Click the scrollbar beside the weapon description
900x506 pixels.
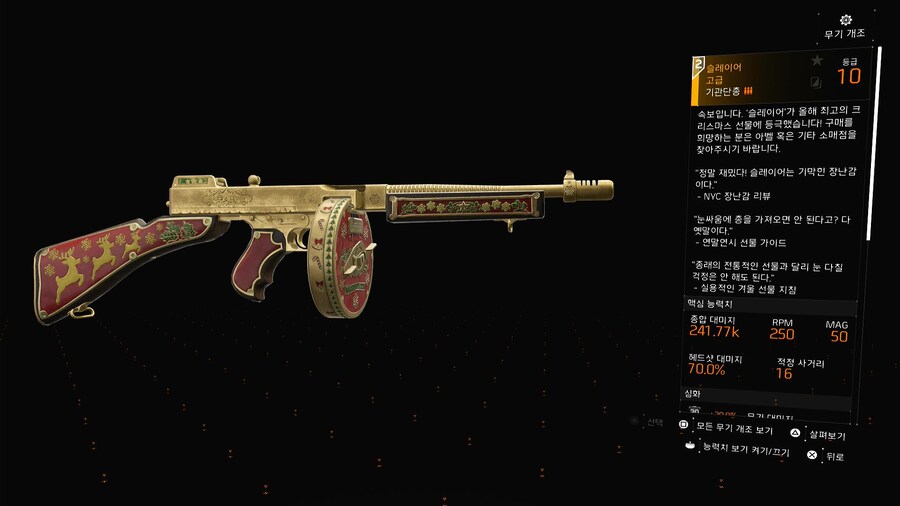pos(879,150)
